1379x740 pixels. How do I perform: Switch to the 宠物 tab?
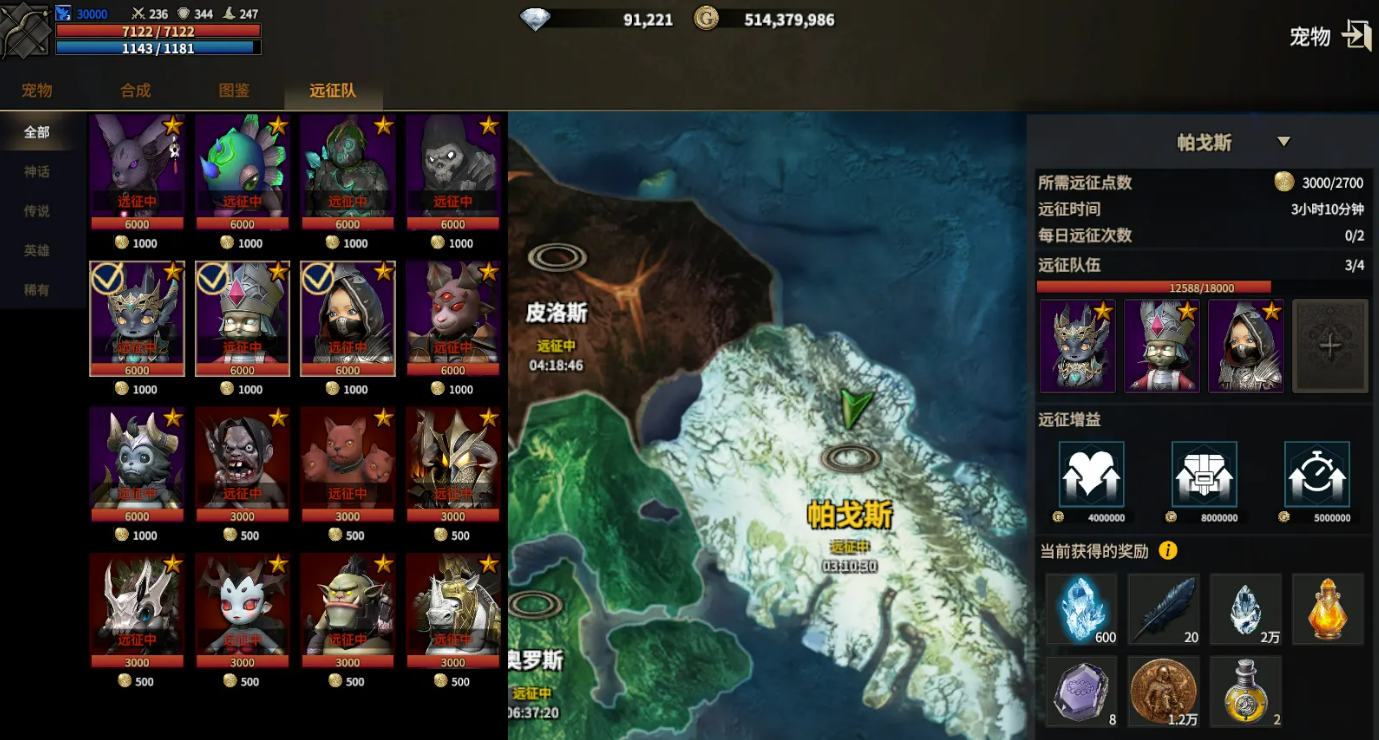[37, 90]
